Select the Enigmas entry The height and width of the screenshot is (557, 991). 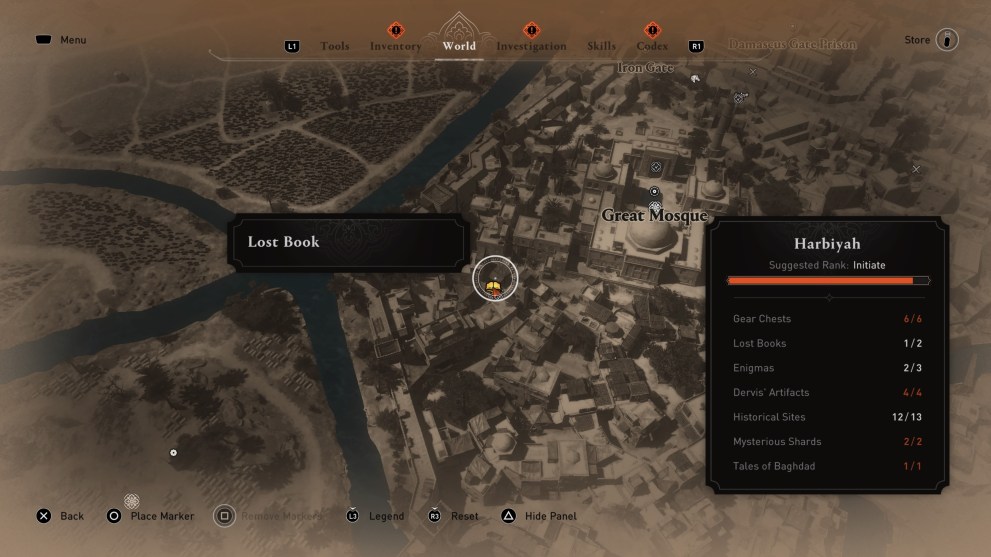pos(828,368)
